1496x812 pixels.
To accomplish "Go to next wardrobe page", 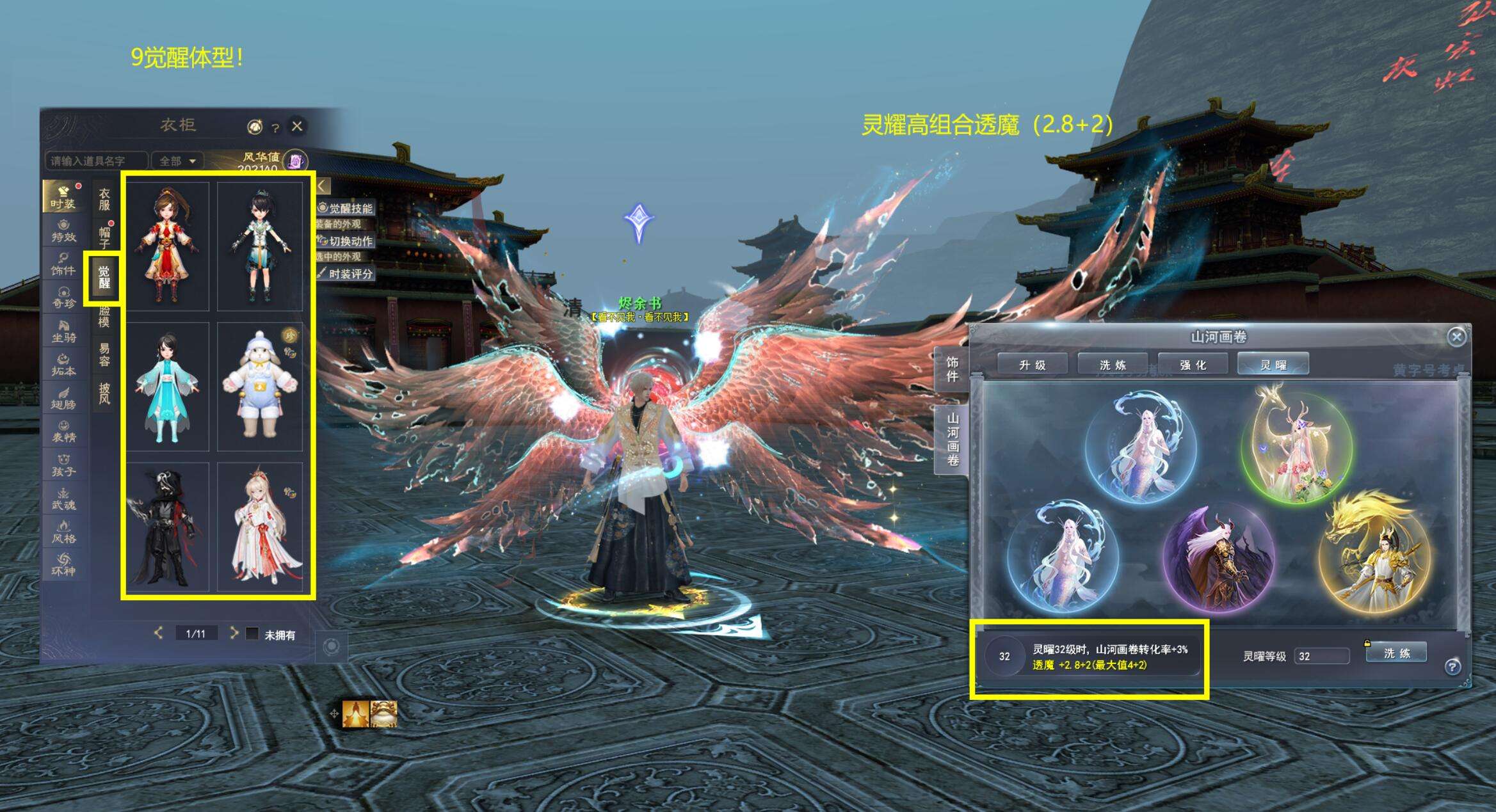I will pos(234,633).
